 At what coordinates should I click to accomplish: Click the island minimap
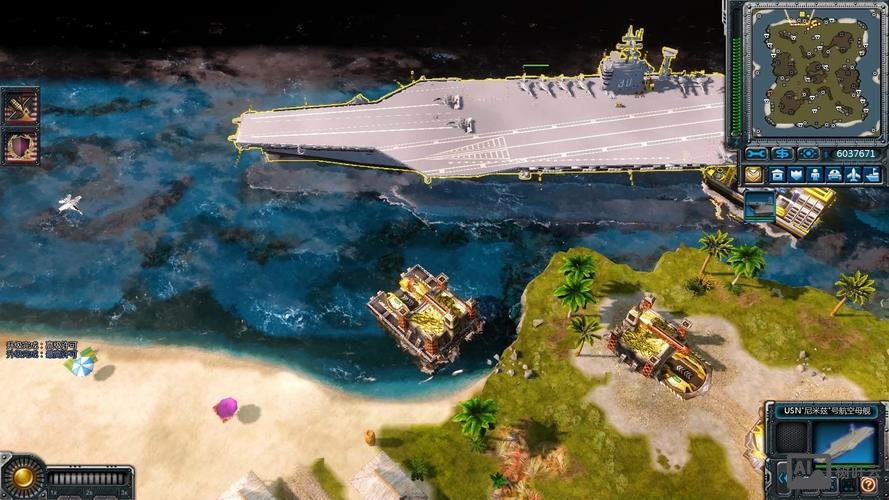815,70
